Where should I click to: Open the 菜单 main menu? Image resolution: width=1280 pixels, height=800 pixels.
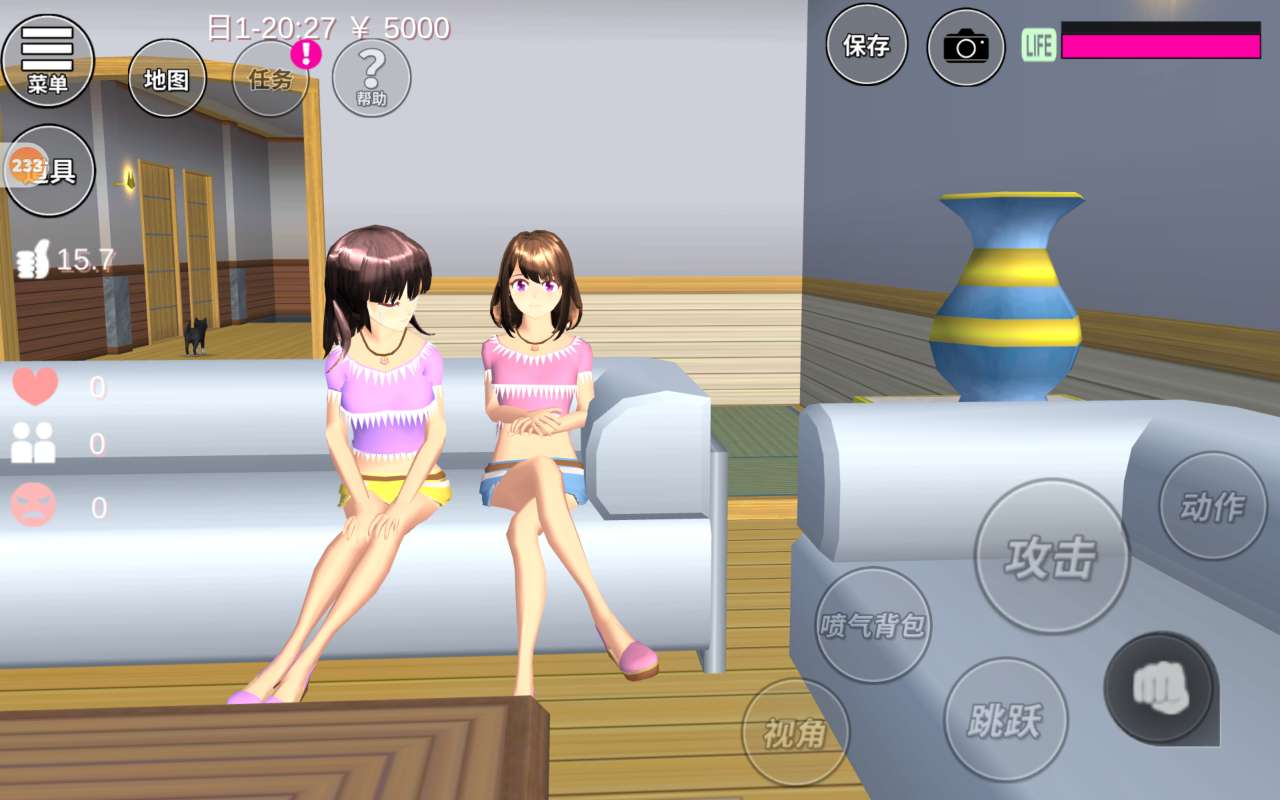click(48, 60)
